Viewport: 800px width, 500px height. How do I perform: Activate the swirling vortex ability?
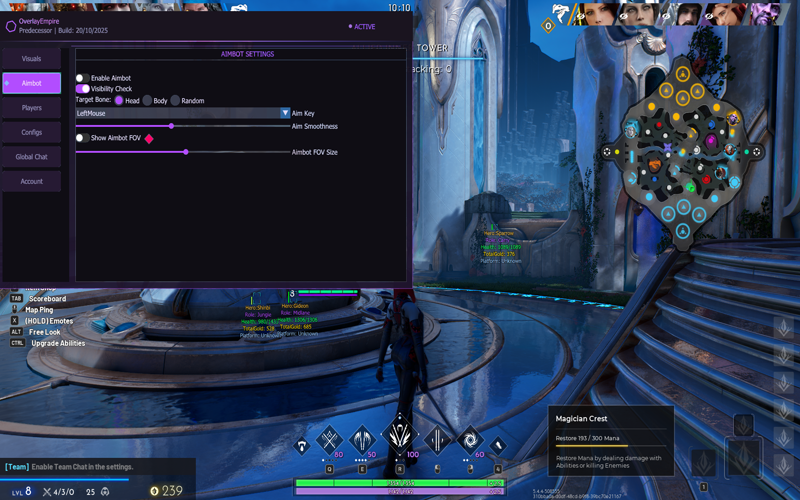point(469,440)
